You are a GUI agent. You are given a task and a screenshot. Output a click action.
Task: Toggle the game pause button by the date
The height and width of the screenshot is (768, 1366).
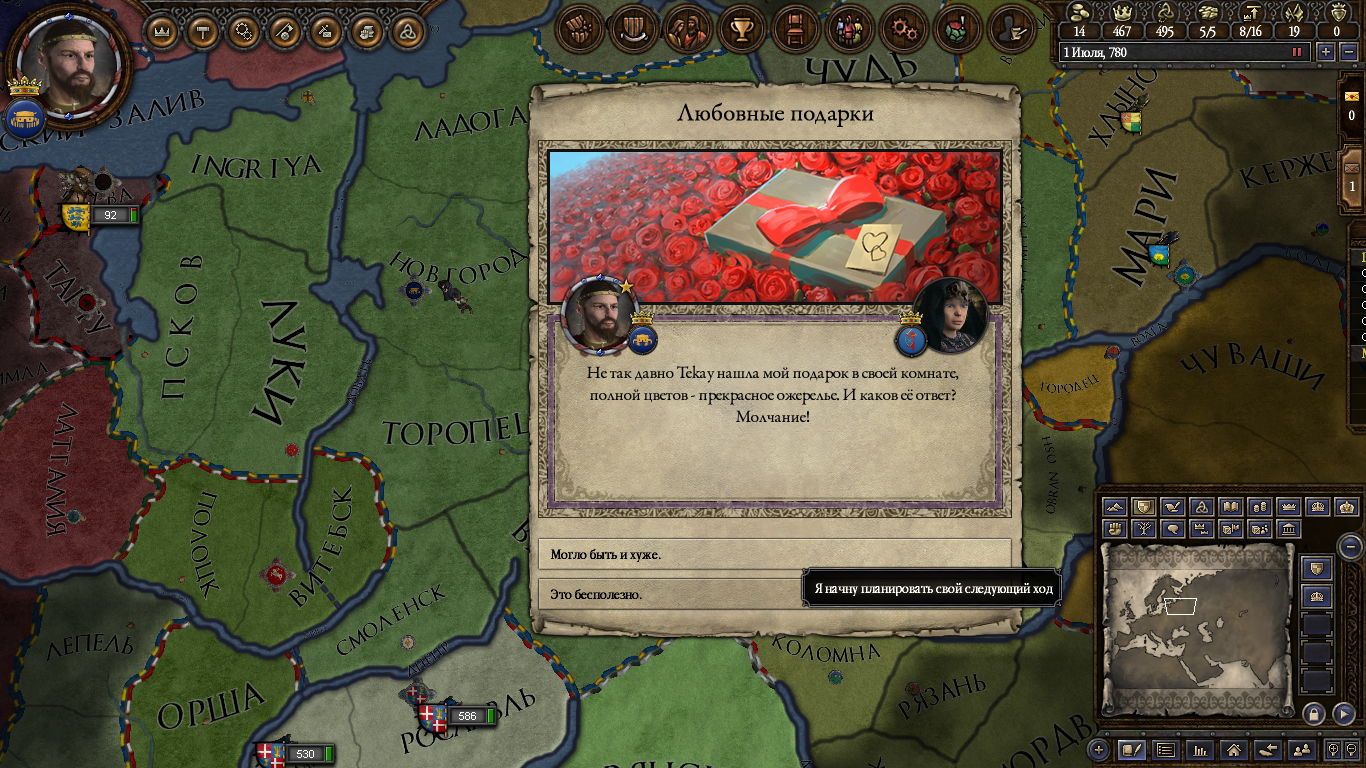1298,52
